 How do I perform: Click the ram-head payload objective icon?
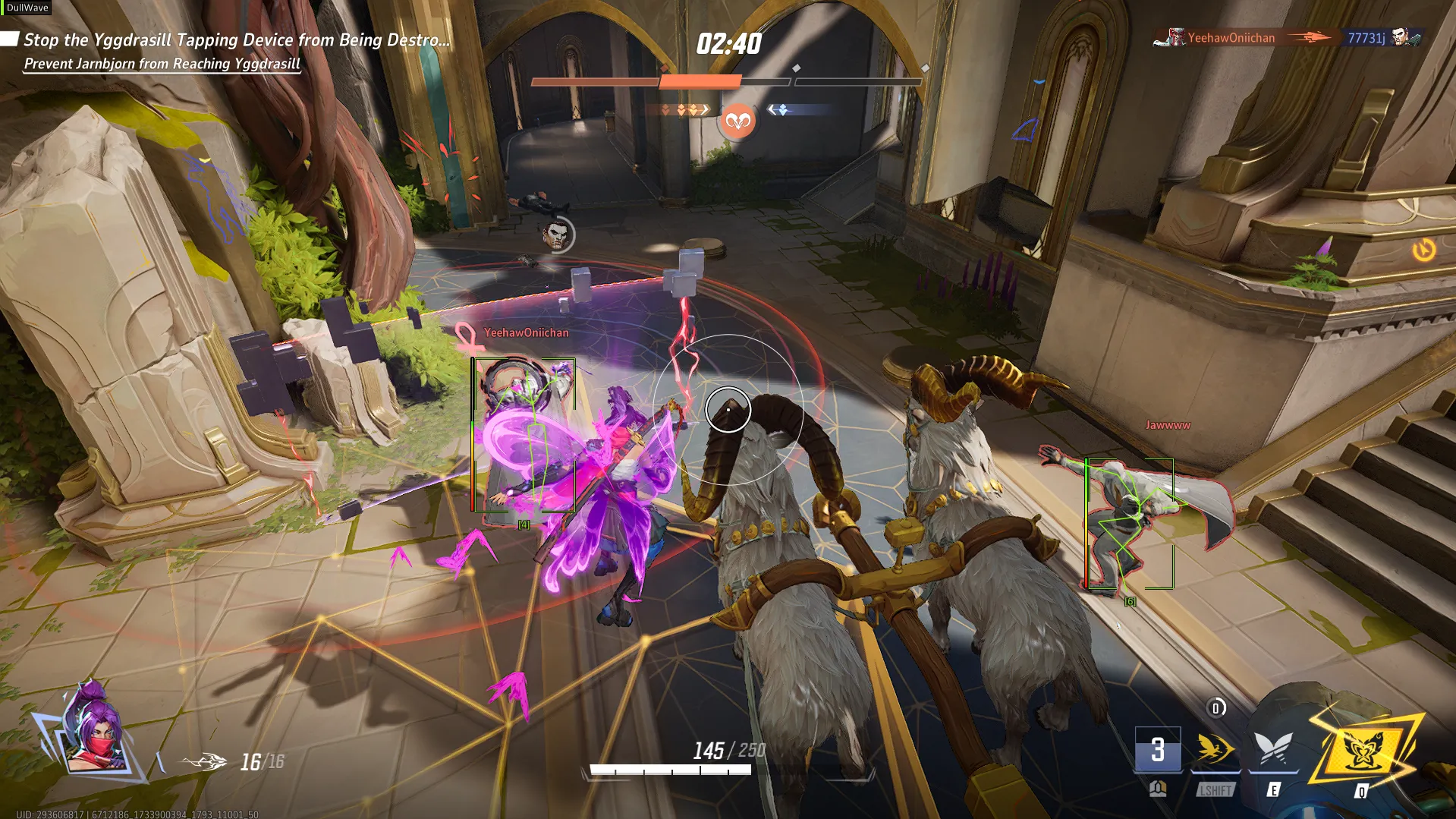click(737, 121)
